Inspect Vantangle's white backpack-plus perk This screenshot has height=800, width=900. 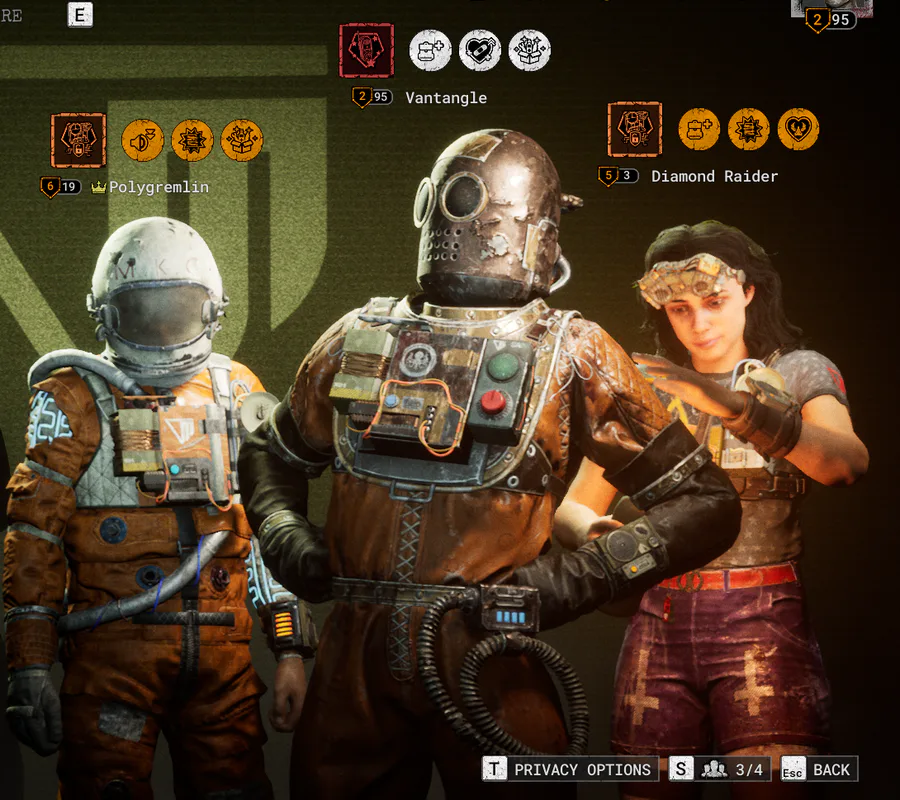(430, 50)
